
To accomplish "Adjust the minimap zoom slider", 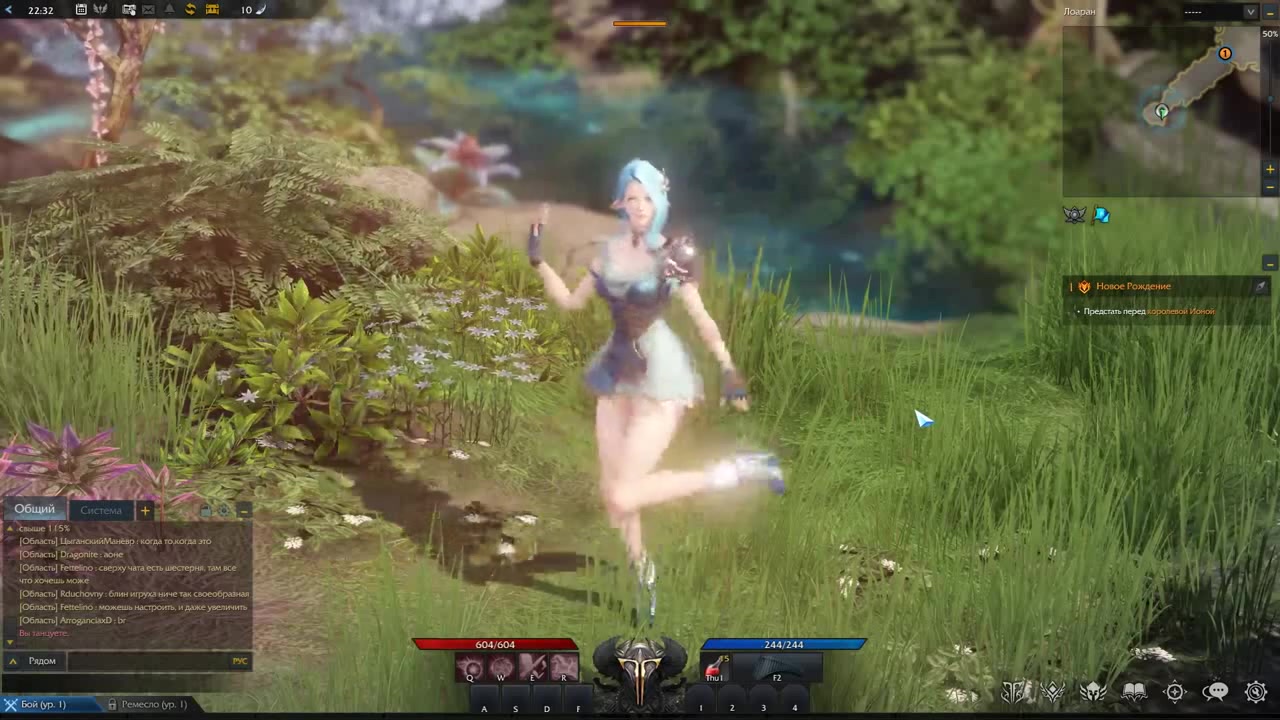I will [x=1270, y=99].
